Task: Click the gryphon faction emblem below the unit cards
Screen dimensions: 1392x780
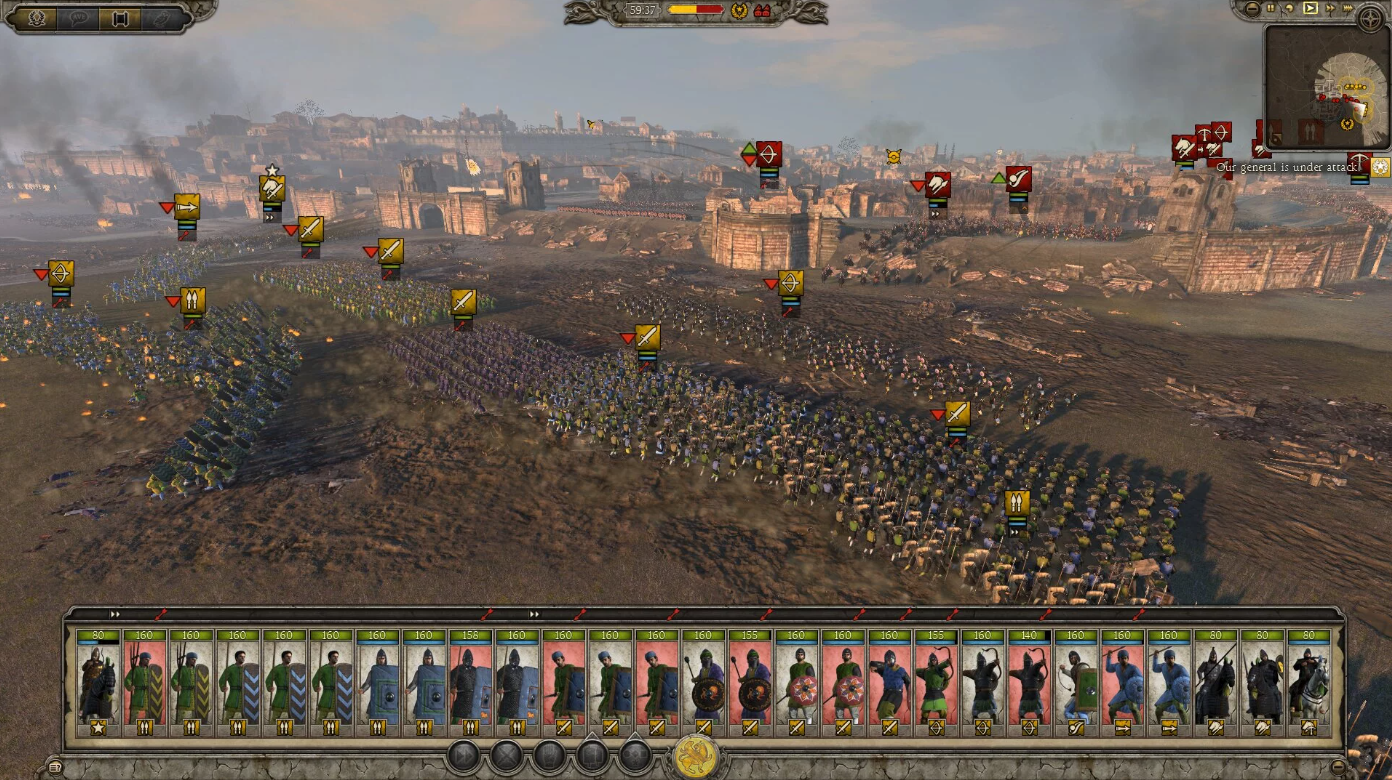Action: click(692, 757)
